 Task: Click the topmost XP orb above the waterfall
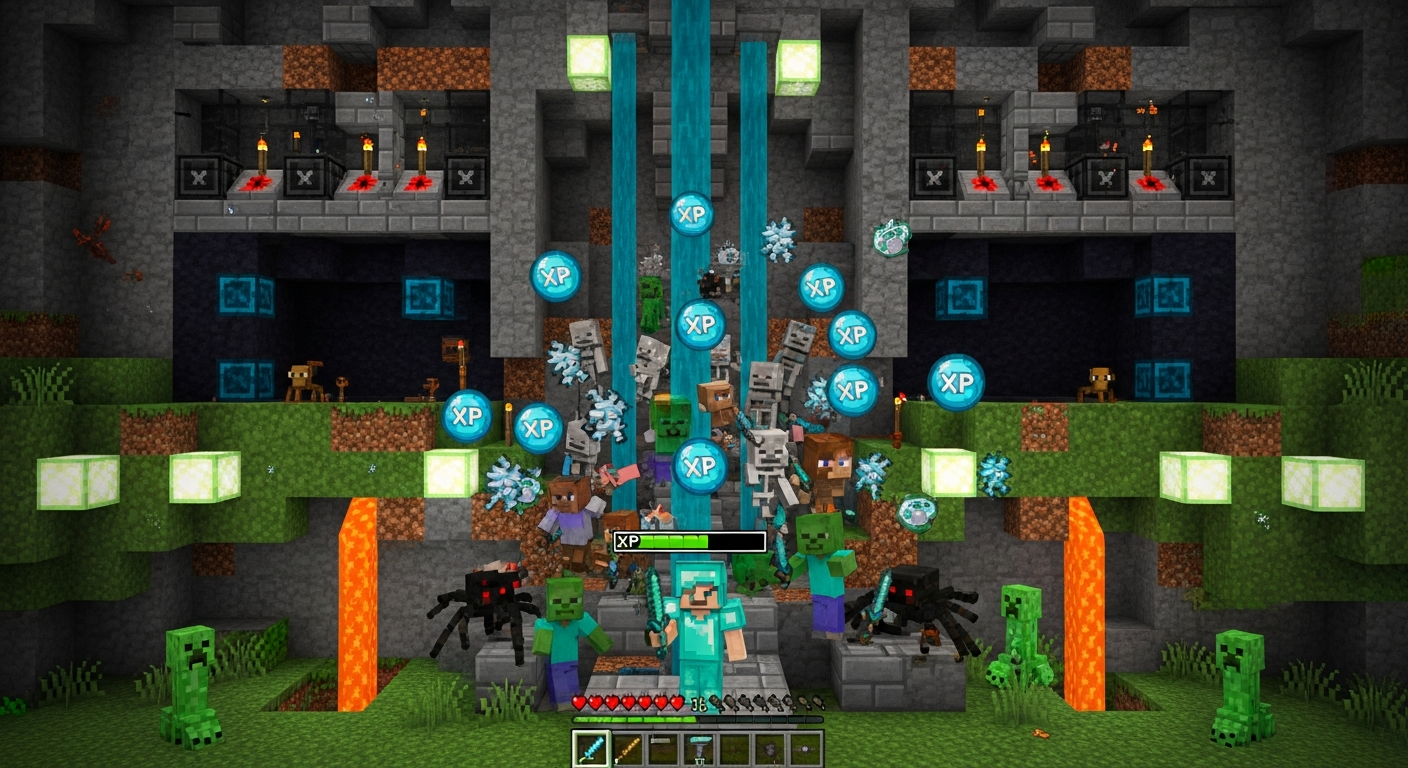coord(694,213)
